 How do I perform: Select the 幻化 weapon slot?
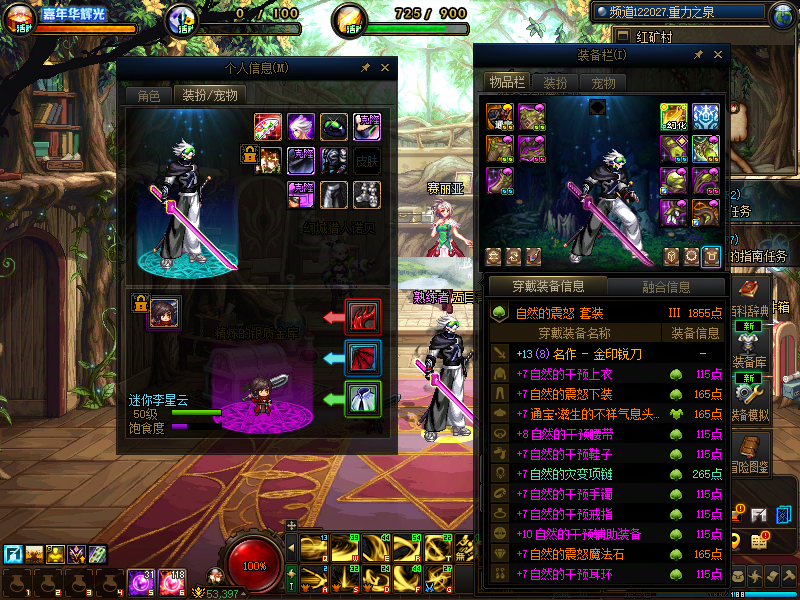(x=674, y=117)
